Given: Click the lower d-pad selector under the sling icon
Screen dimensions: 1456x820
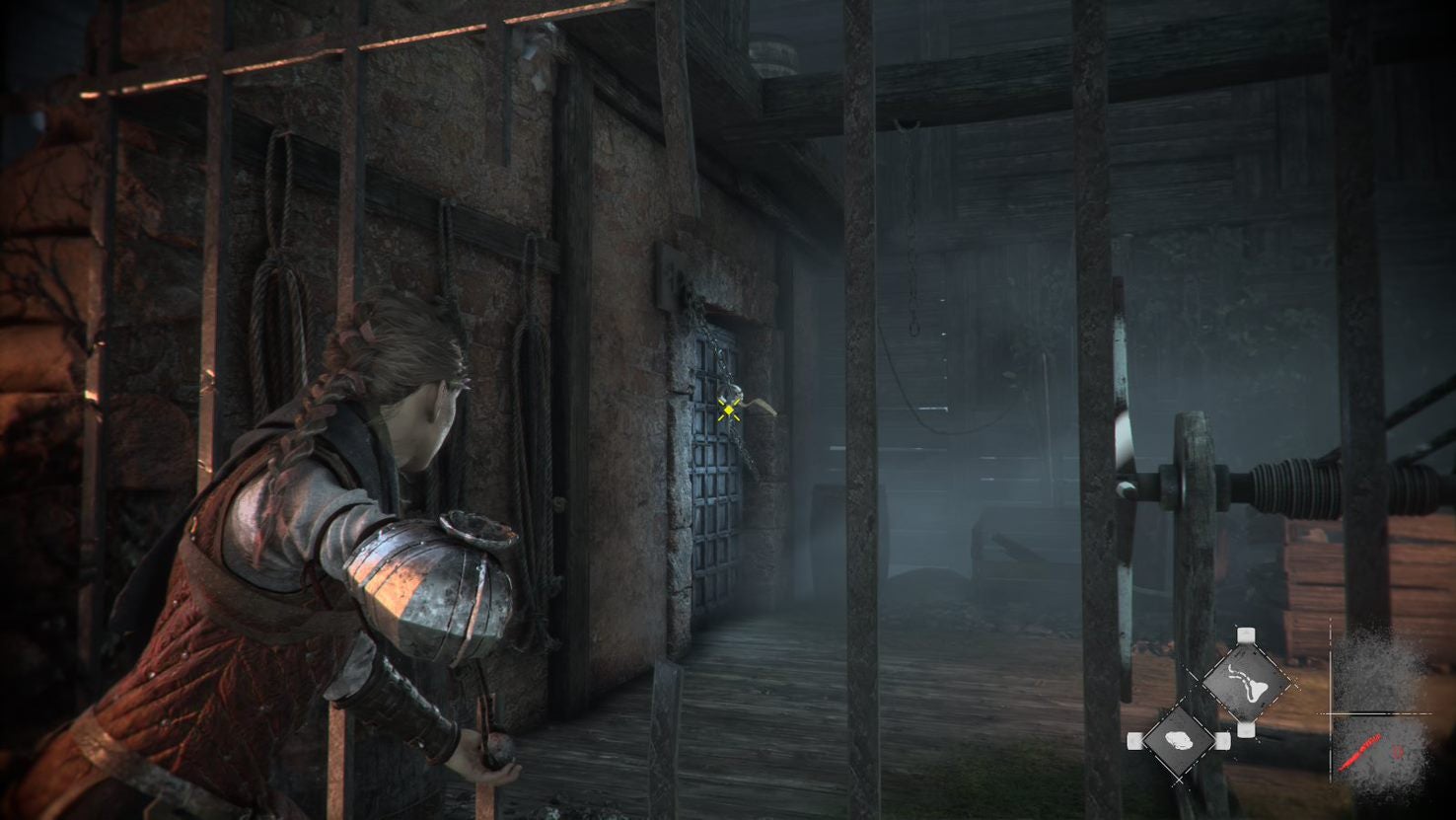Looking at the screenshot, I should pos(1246,730).
